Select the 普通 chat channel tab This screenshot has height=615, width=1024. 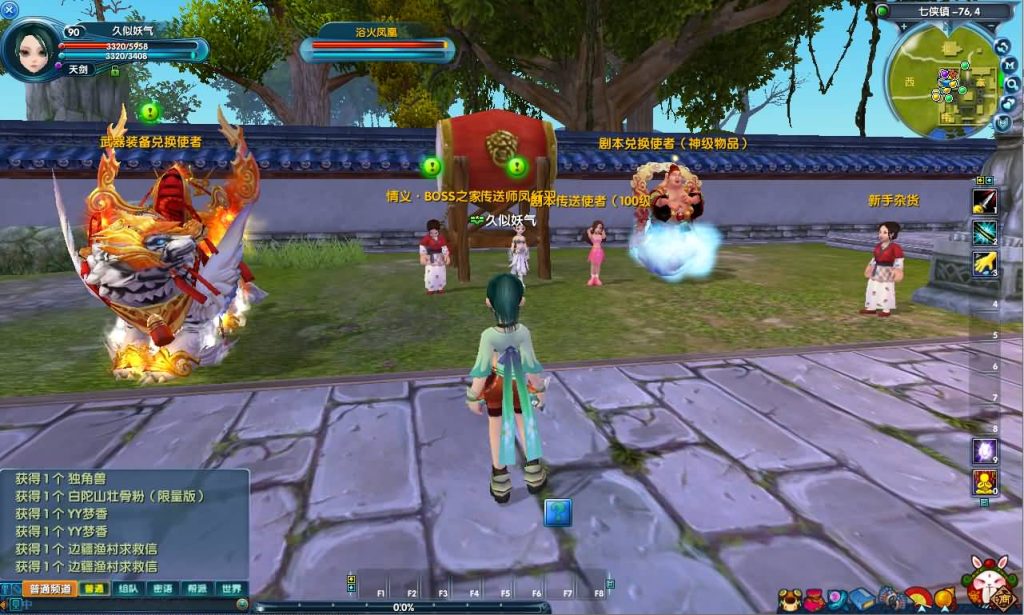click(94, 589)
